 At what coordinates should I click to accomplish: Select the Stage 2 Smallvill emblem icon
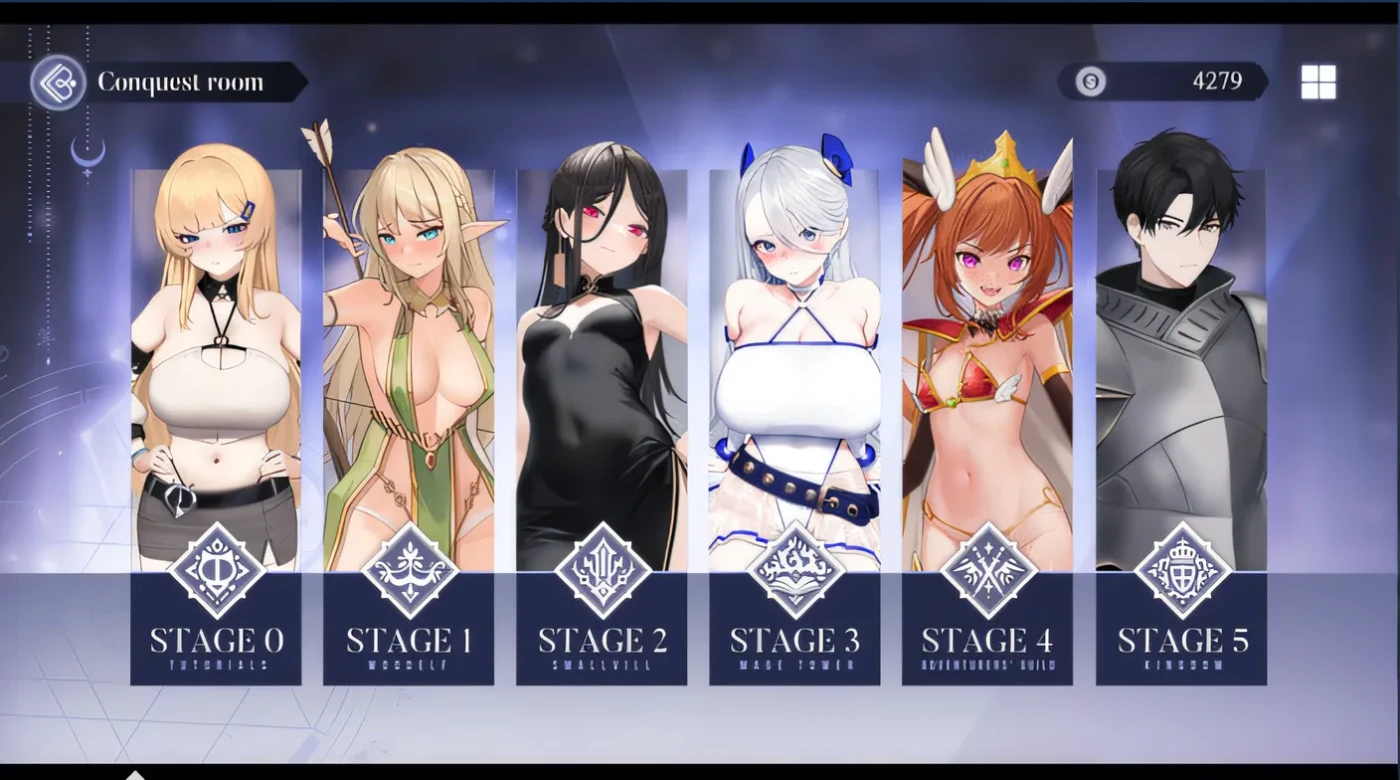point(601,570)
